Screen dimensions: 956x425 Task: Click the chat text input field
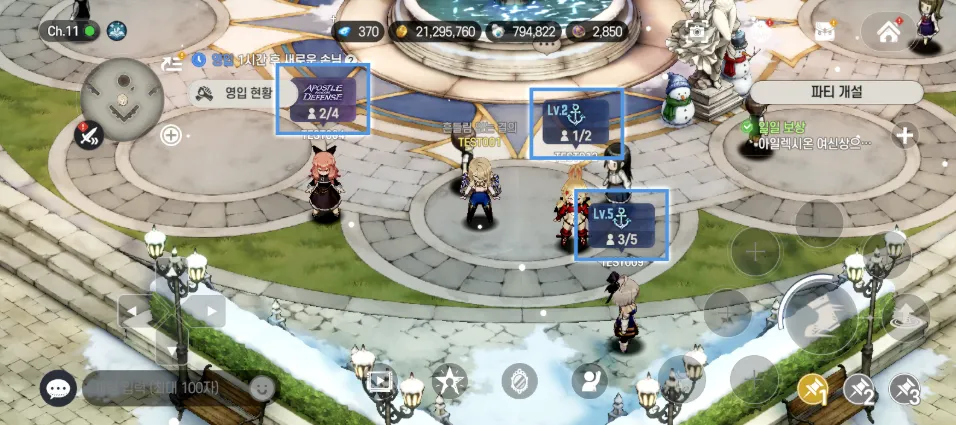[x=165, y=387]
